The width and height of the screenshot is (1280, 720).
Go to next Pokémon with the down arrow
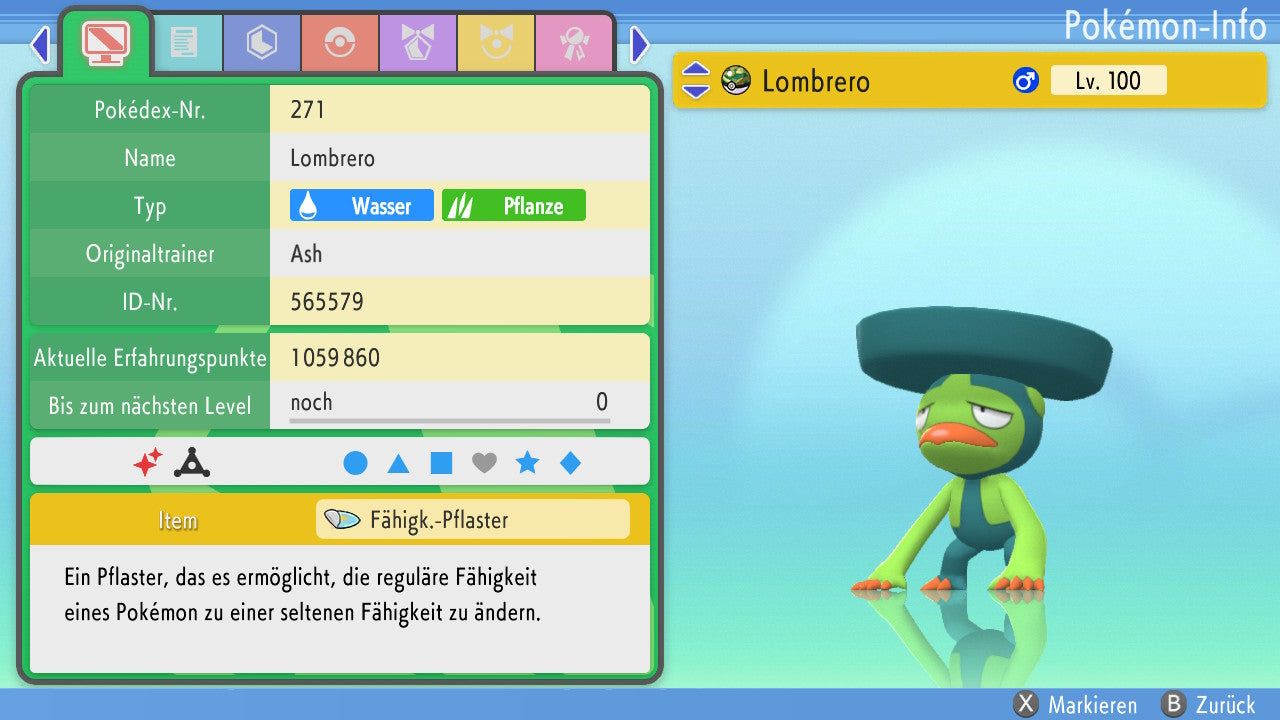coord(695,90)
